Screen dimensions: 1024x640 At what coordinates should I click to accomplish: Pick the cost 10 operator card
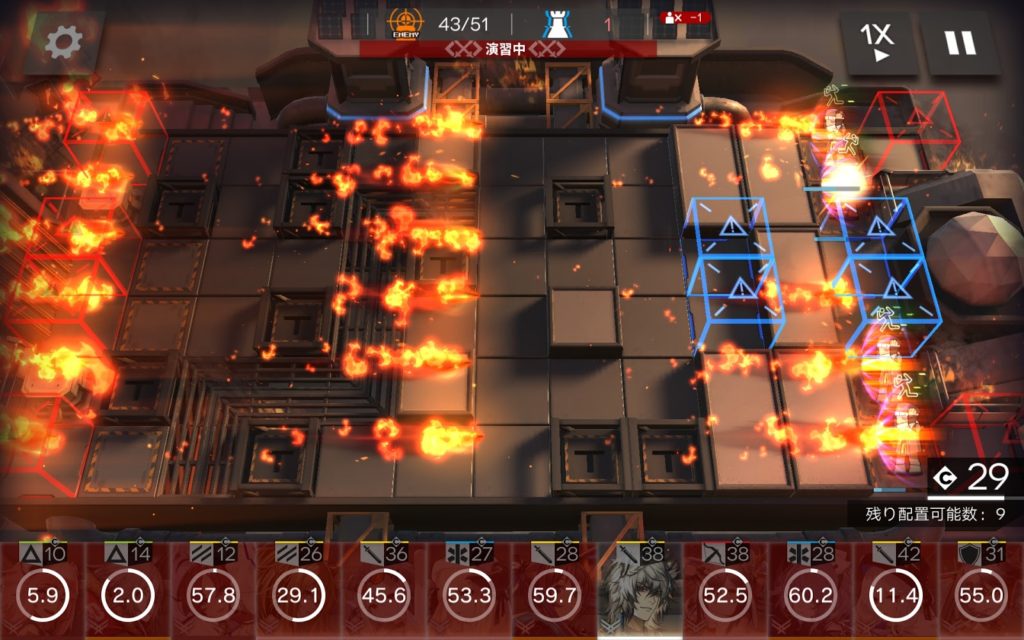40,592
